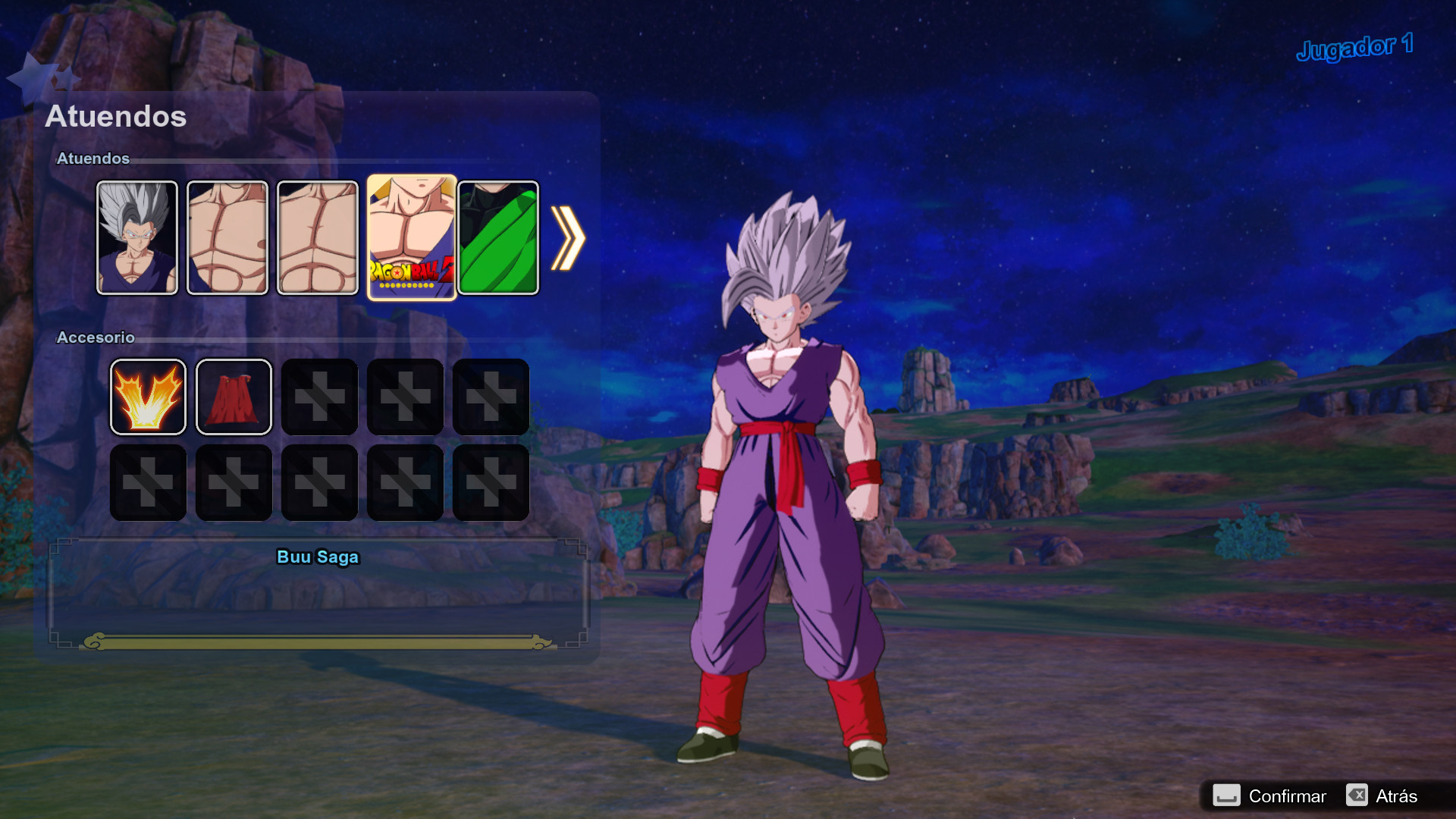
Task: Select the highlighted Dragon Ball Z outfit thumbnail
Action: point(413,237)
